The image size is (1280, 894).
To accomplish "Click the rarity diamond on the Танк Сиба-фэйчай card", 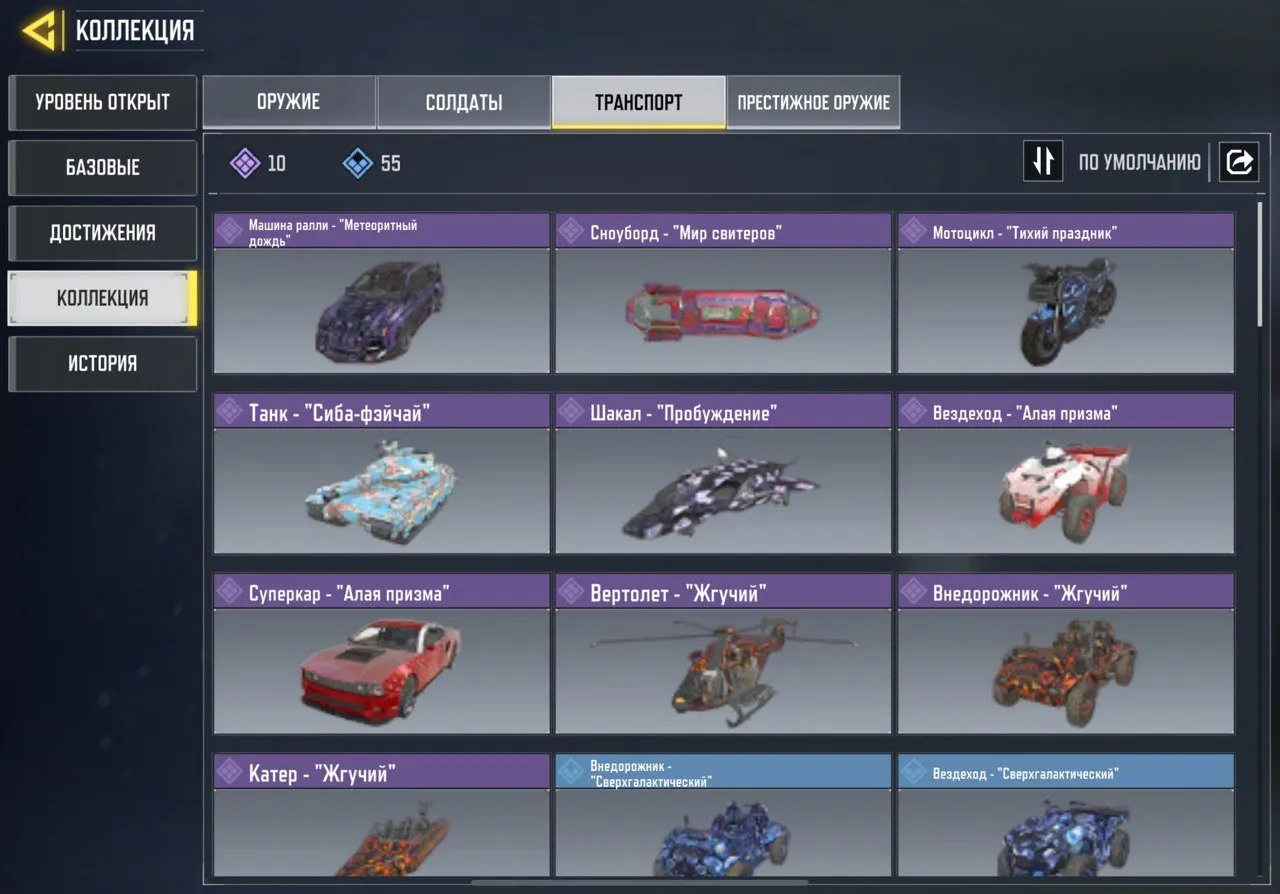I will pyautogui.click(x=232, y=410).
